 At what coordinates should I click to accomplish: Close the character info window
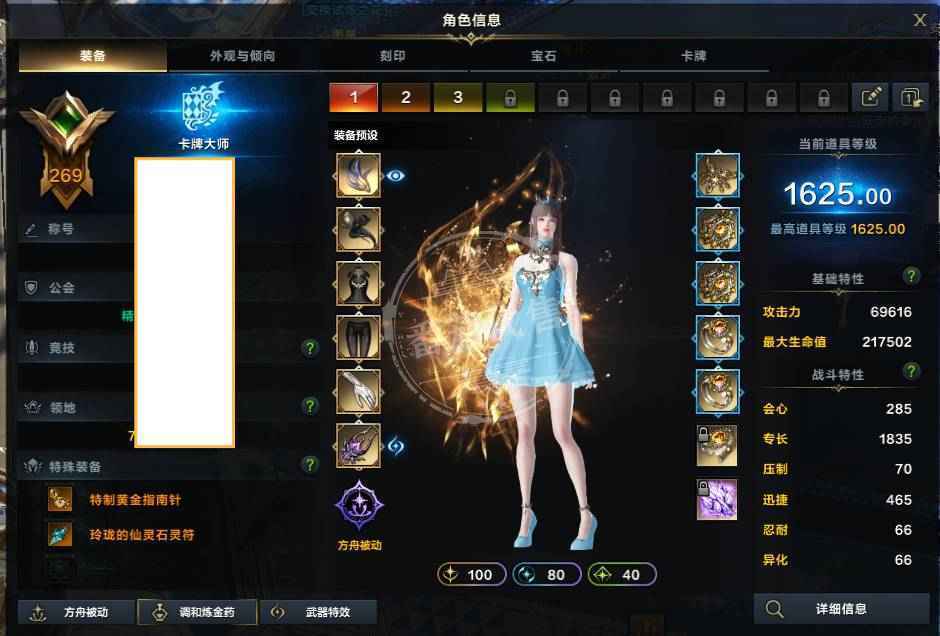click(x=919, y=19)
